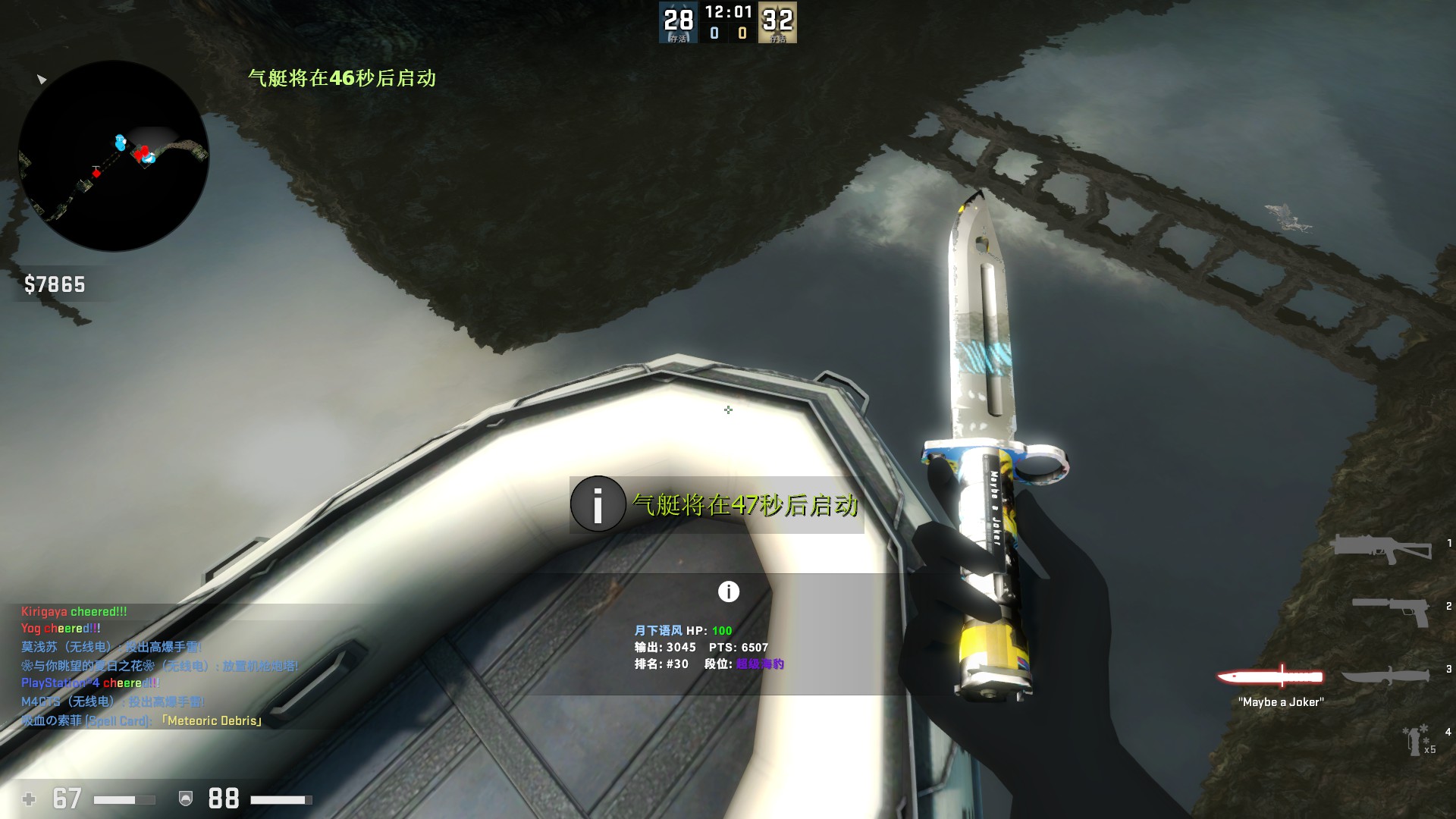Click the small white info icon above player stats

pyautogui.click(x=728, y=591)
